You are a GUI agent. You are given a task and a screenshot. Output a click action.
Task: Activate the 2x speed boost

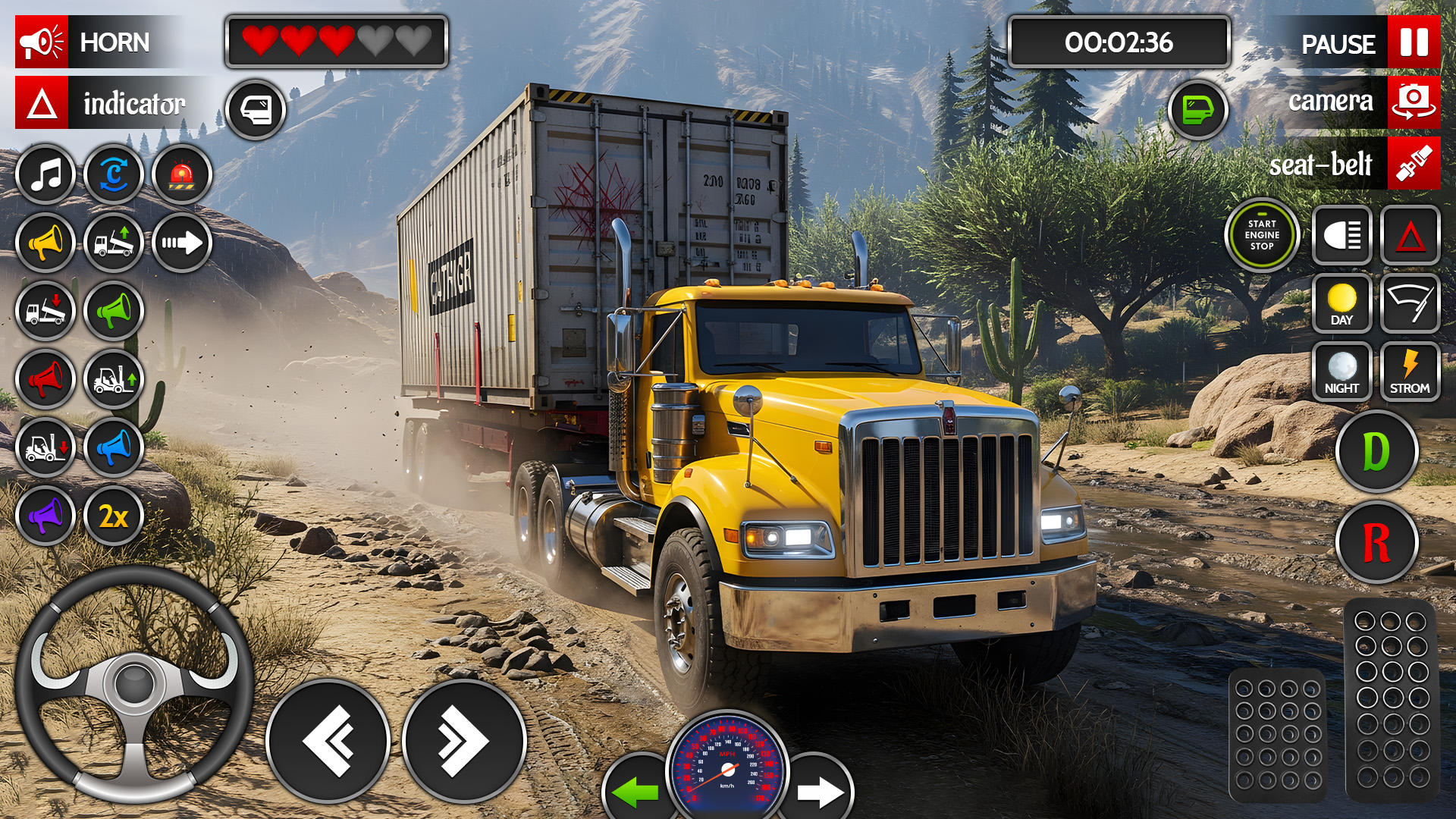pyautogui.click(x=114, y=516)
